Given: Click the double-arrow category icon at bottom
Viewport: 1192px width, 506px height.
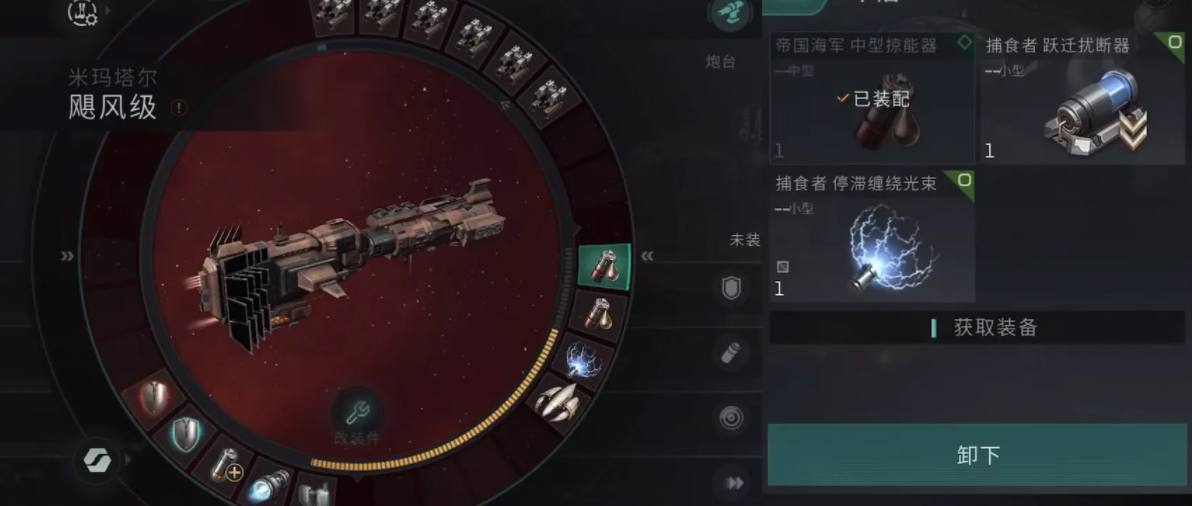Looking at the screenshot, I should (x=735, y=483).
